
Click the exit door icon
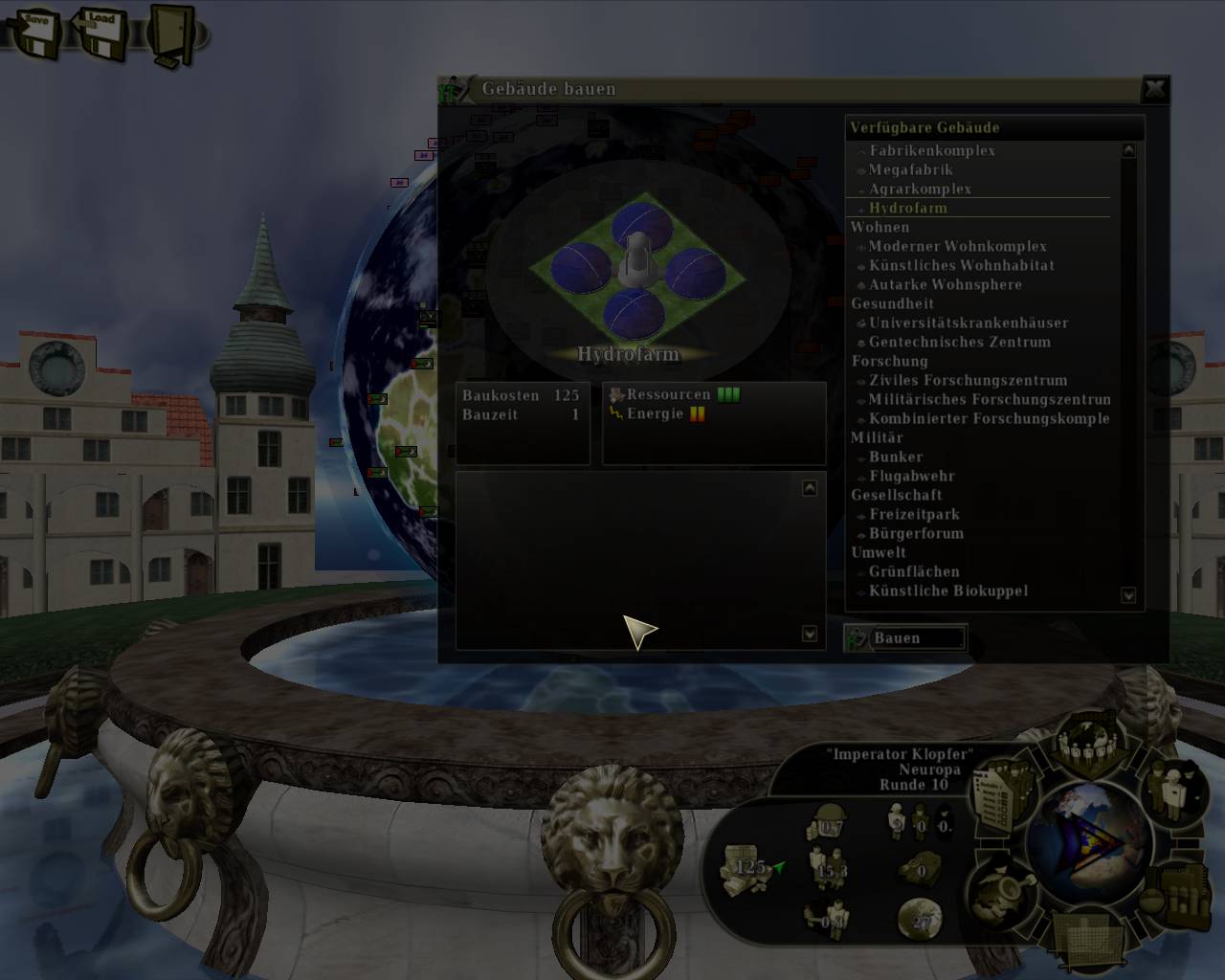(170, 34)
